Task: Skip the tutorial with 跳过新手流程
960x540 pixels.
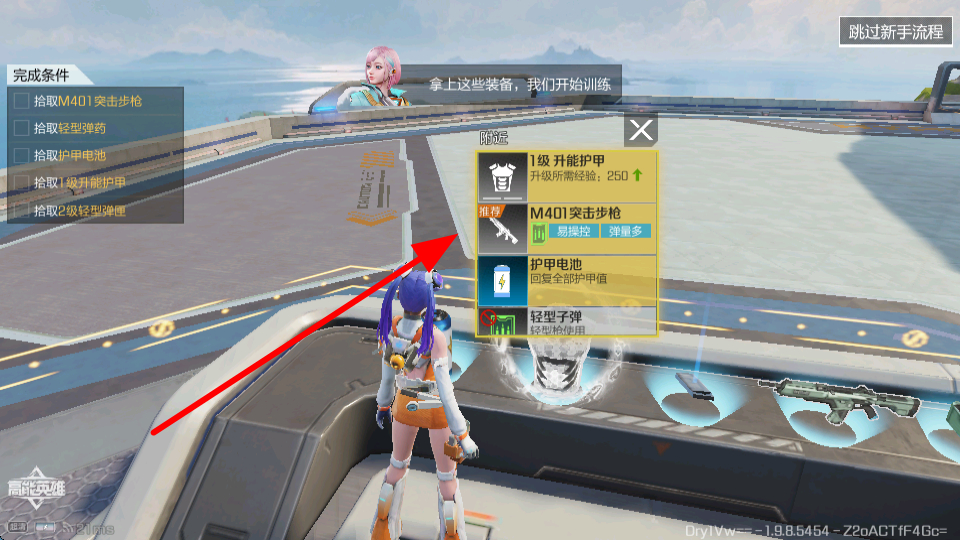Action: point(895,31)
